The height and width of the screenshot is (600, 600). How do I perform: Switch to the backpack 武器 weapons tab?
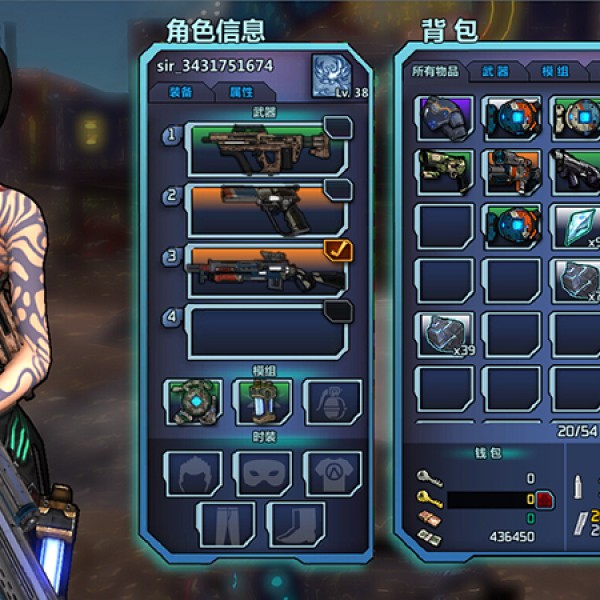[x=496, y=72]
